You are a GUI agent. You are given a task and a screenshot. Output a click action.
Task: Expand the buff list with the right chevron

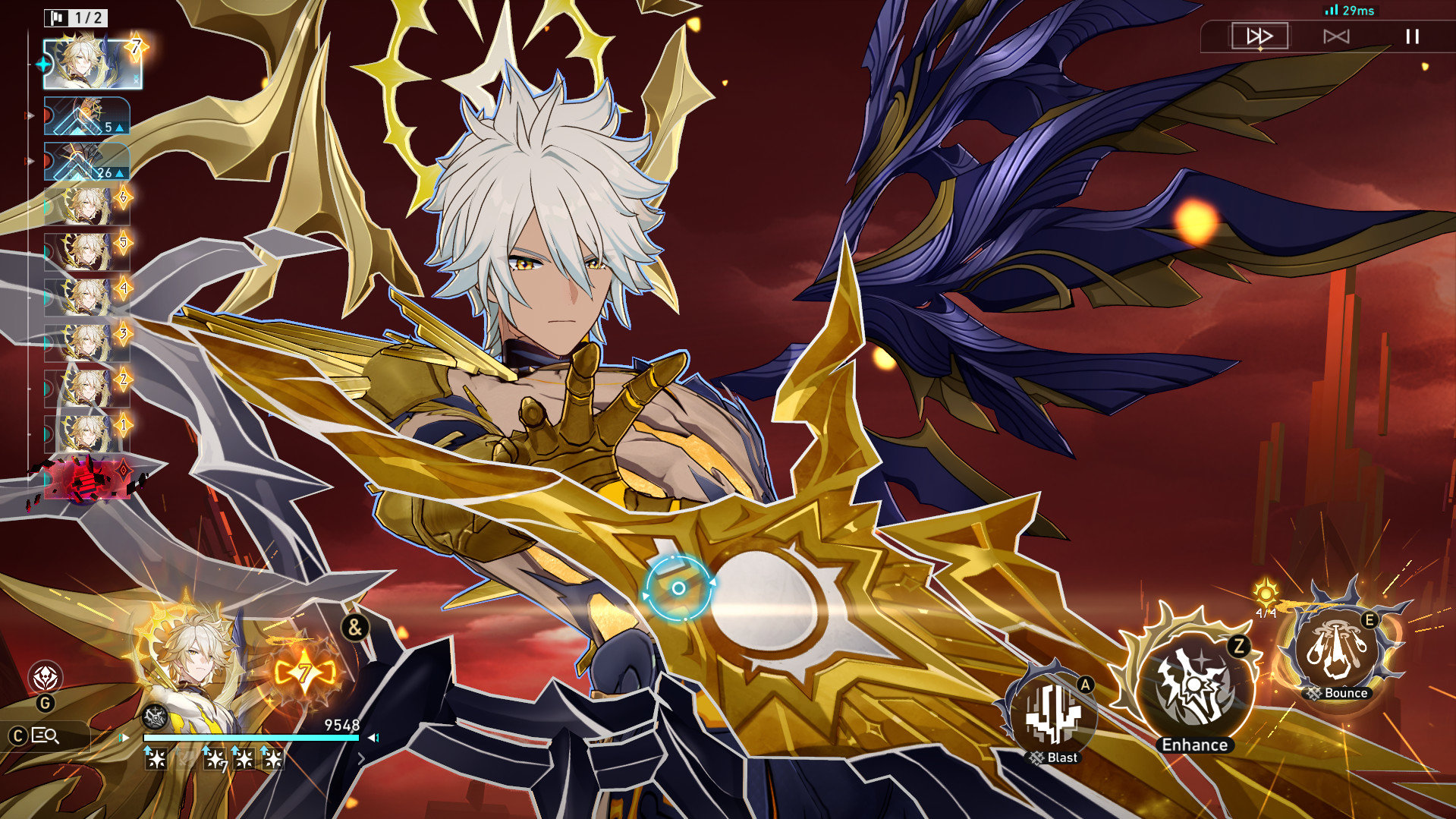tap(363, 758)
